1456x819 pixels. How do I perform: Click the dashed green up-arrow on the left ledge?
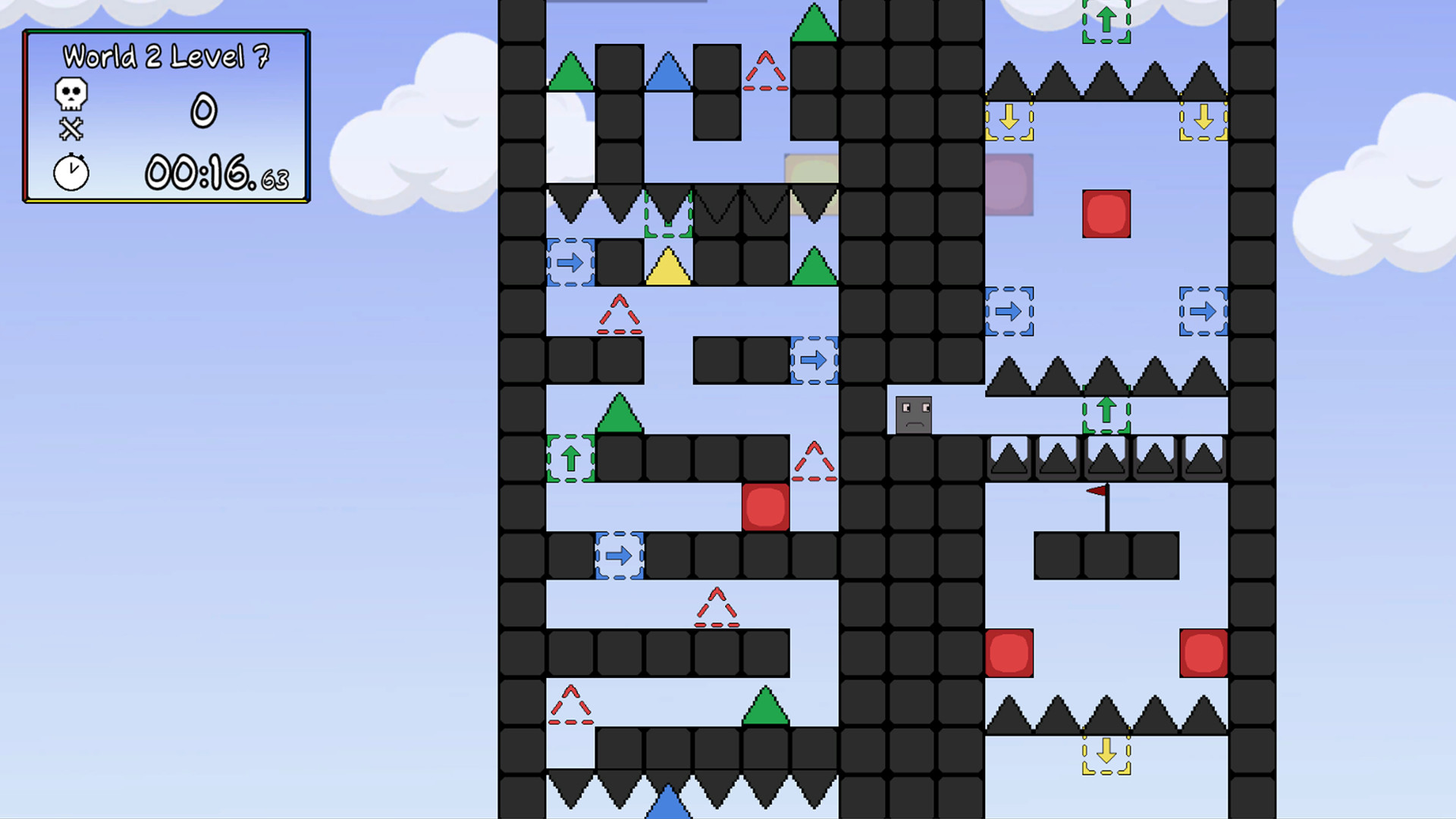(571, 458)
